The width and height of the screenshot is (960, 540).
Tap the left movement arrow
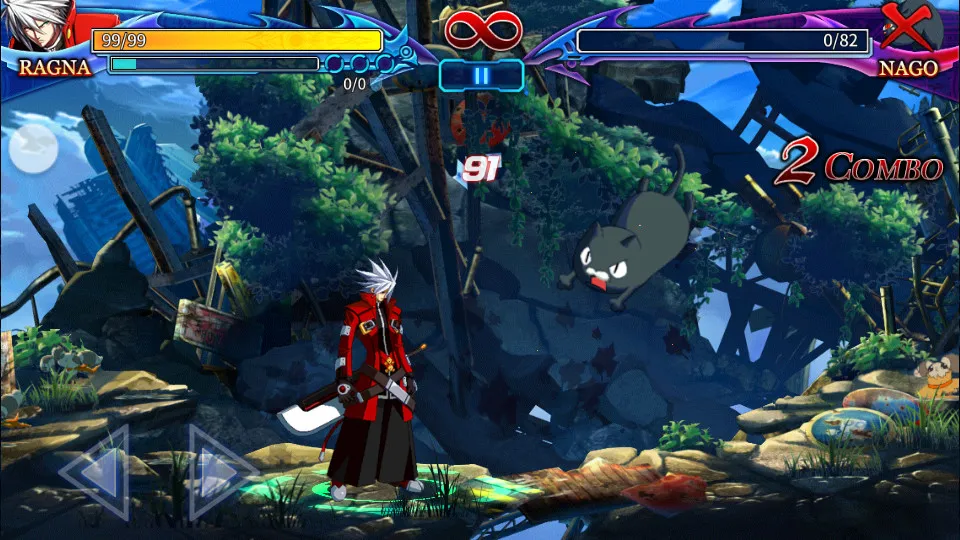(x=96, y=470)
